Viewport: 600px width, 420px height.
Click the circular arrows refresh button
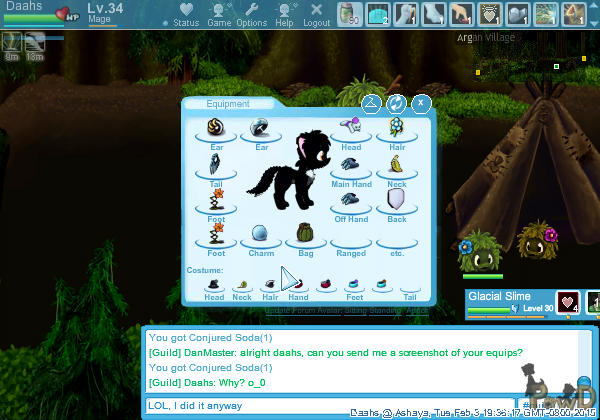(x=396, y=102)
